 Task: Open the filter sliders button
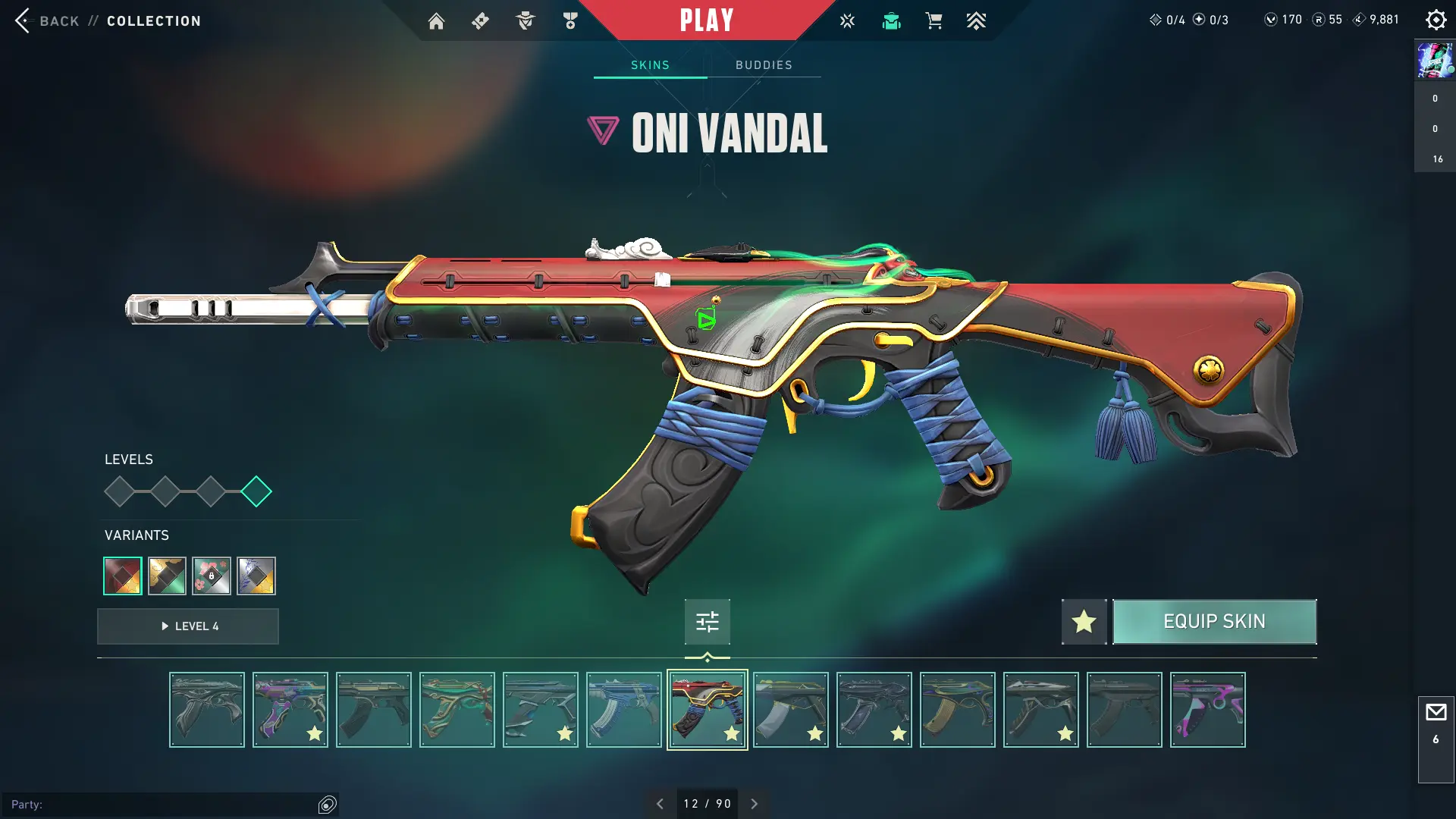point(707,622)
